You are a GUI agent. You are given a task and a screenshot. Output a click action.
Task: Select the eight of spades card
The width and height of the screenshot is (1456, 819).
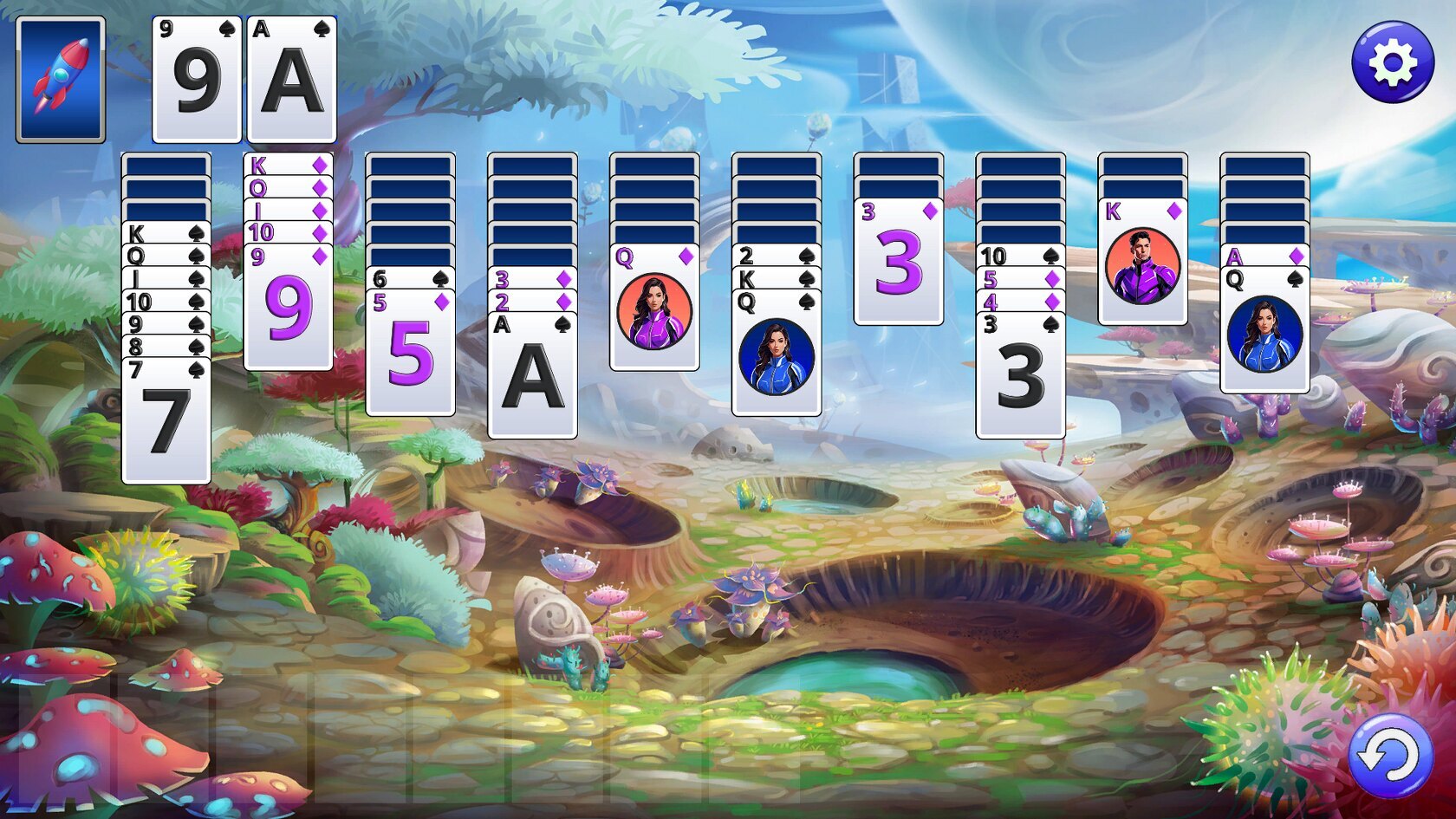click(166, 347)
